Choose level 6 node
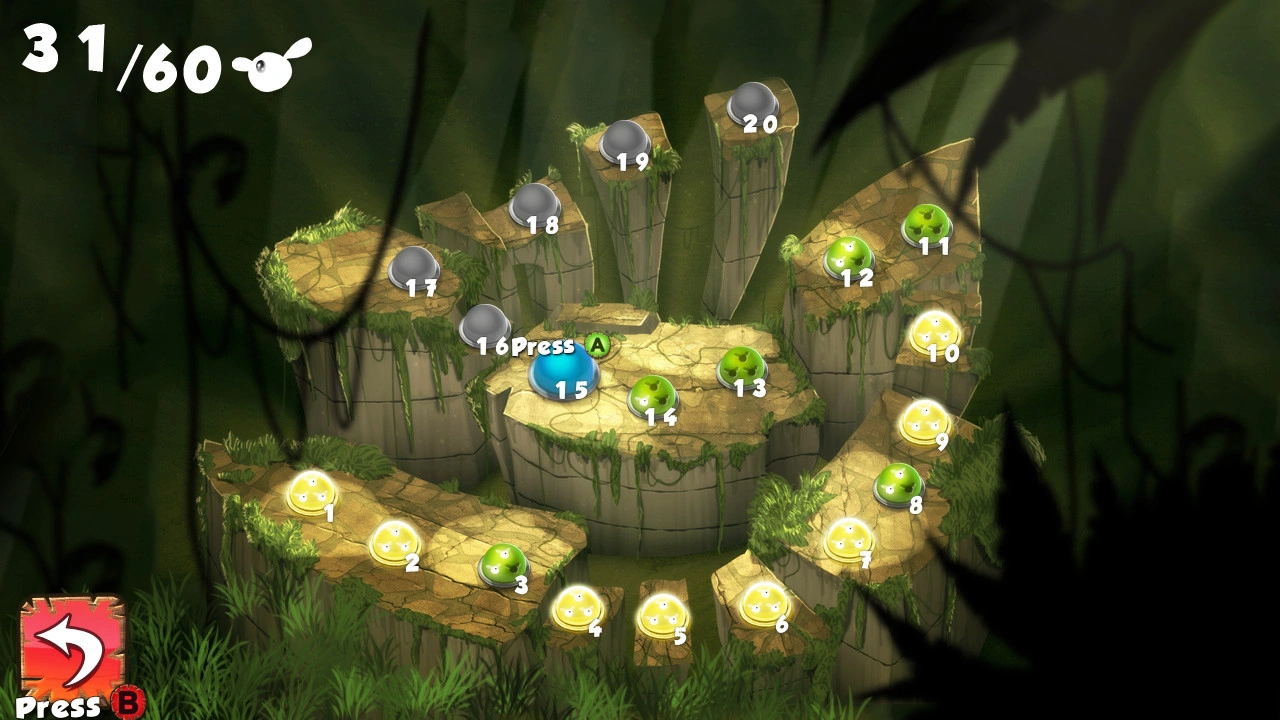Image resolution: width=1280 pixels, height=720 pixels. click(765, 602)
